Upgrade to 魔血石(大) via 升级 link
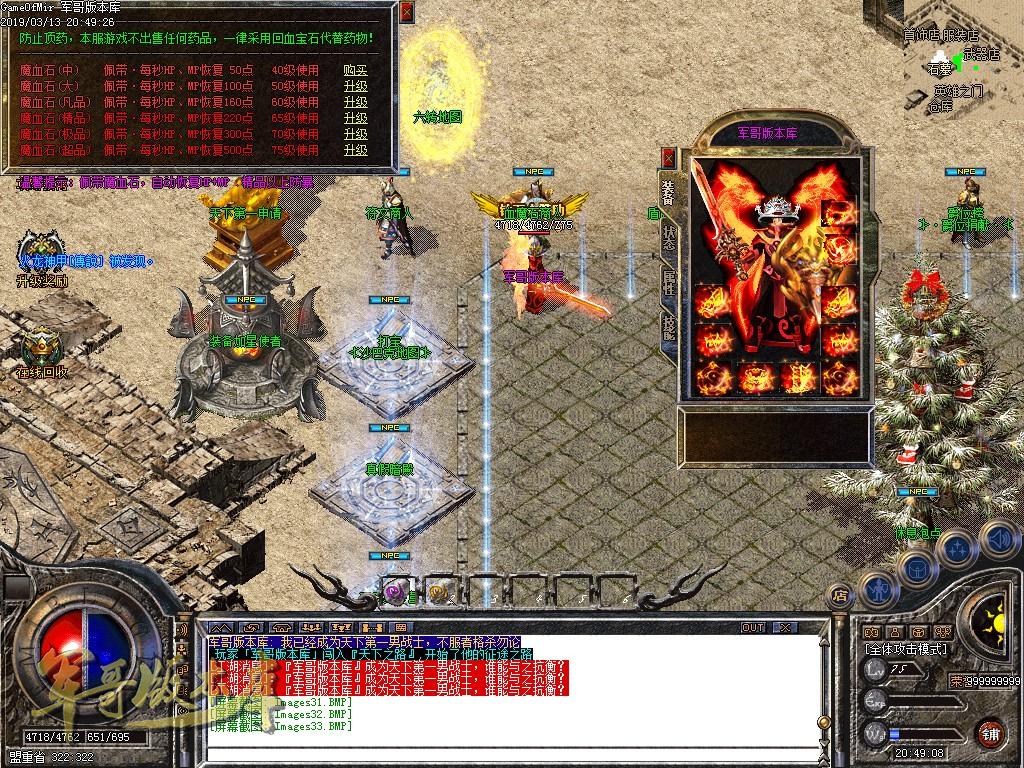Viewport: 1024px width, 768px height. (355, 86)
